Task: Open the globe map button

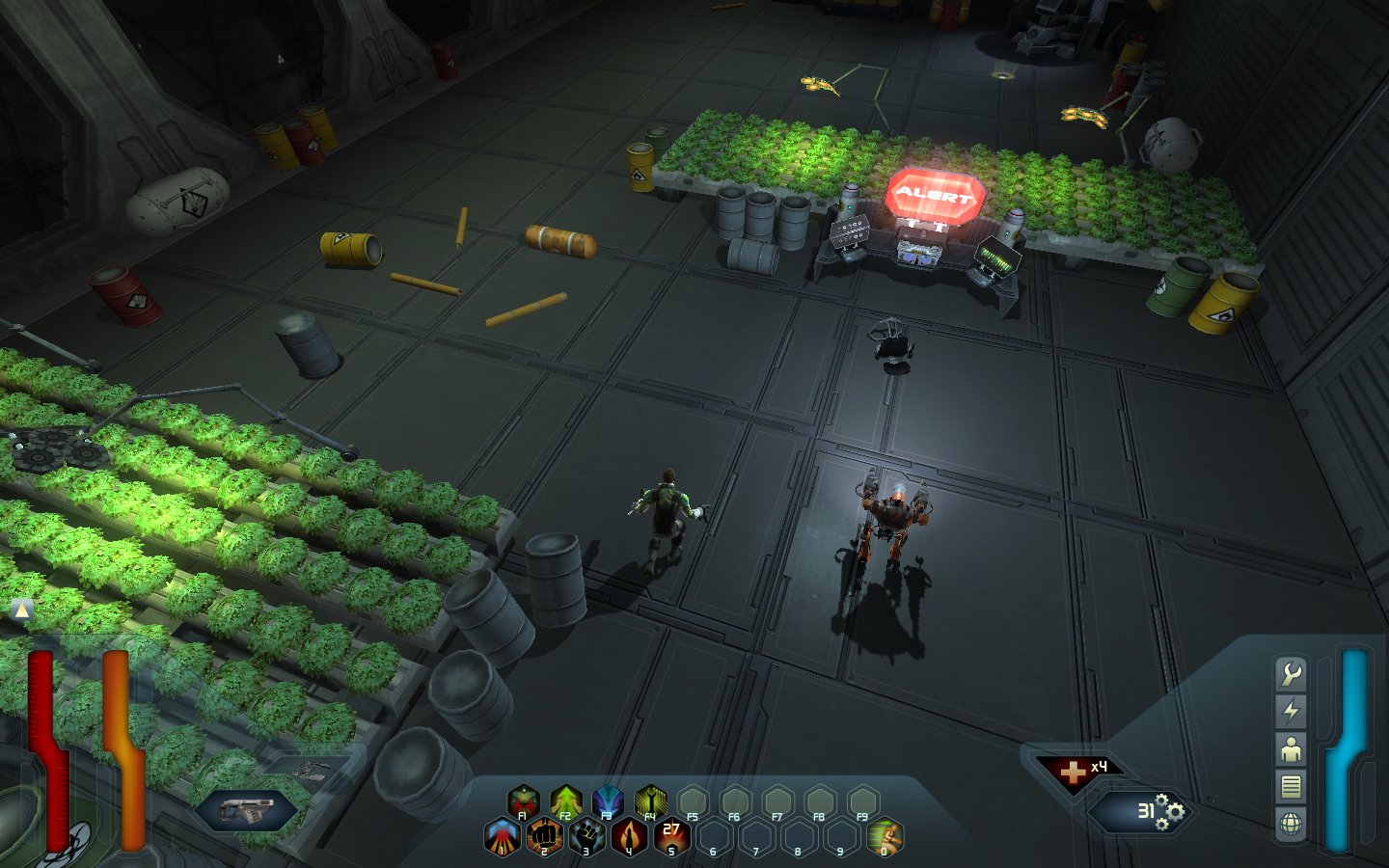Action: [x=1291, y=824]
